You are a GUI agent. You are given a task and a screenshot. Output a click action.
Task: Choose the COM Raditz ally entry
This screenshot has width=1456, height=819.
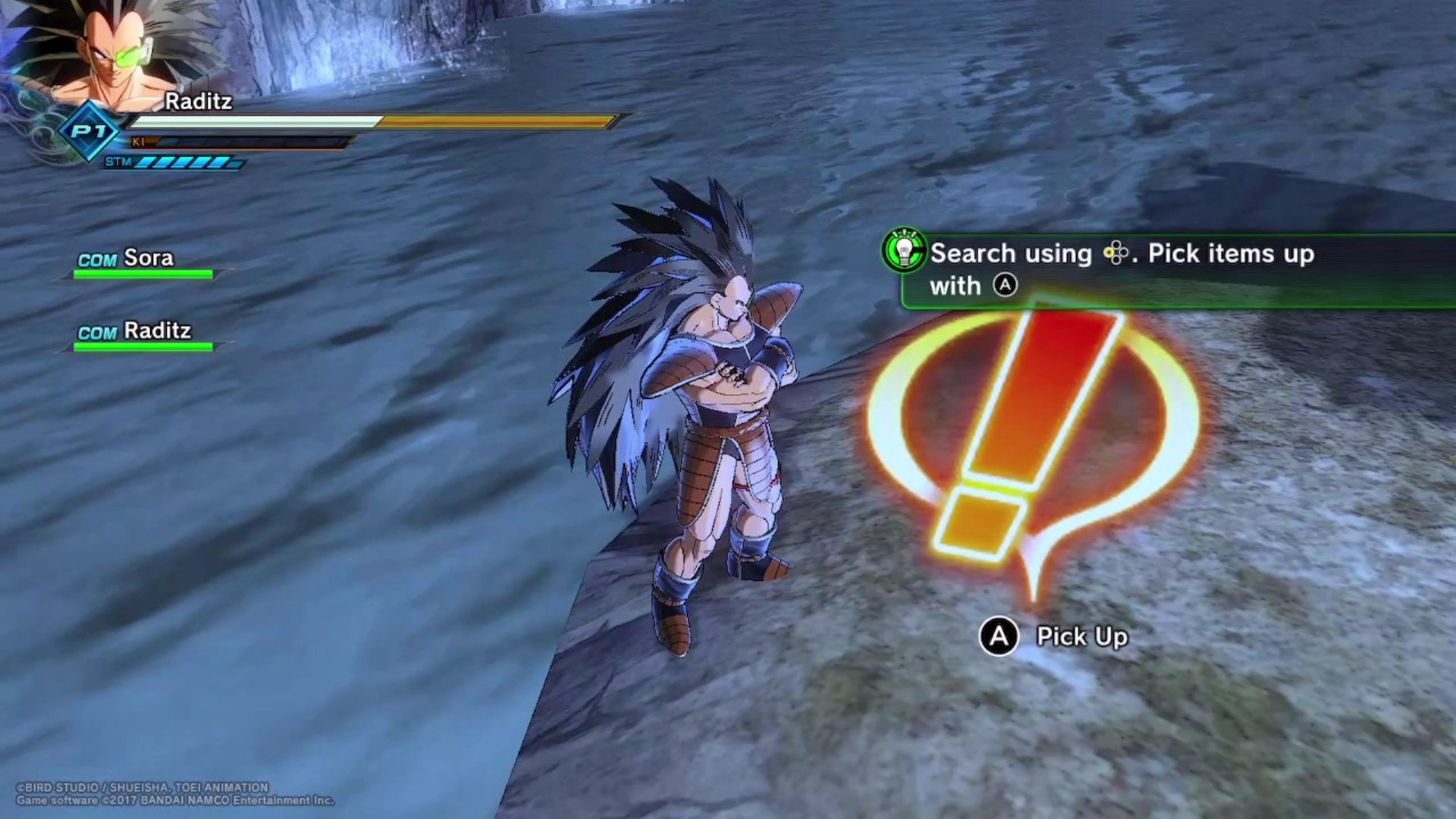pyautogui.click(x=143, y=334)
